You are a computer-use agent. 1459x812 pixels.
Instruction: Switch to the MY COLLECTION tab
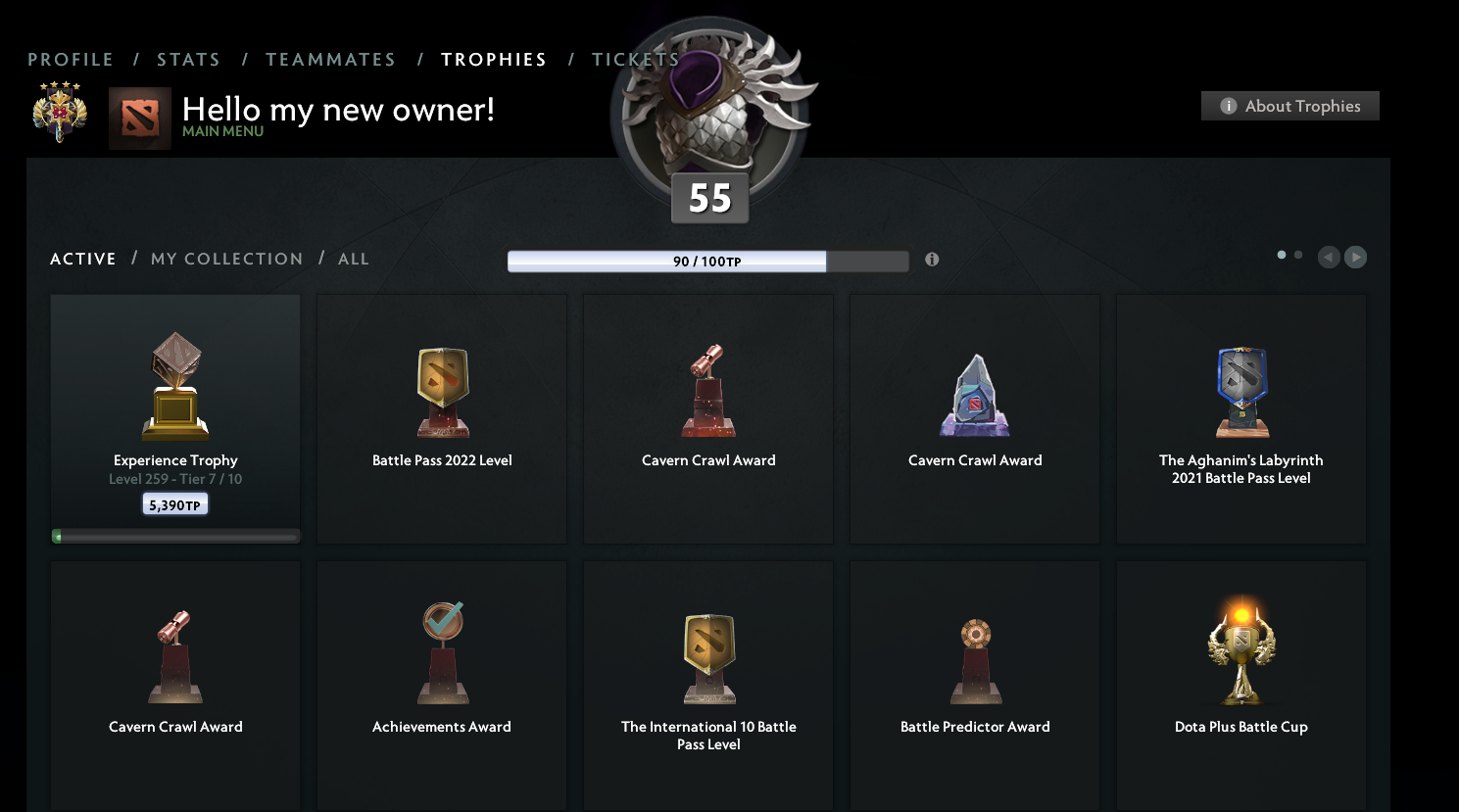click(x=226, y=258)
